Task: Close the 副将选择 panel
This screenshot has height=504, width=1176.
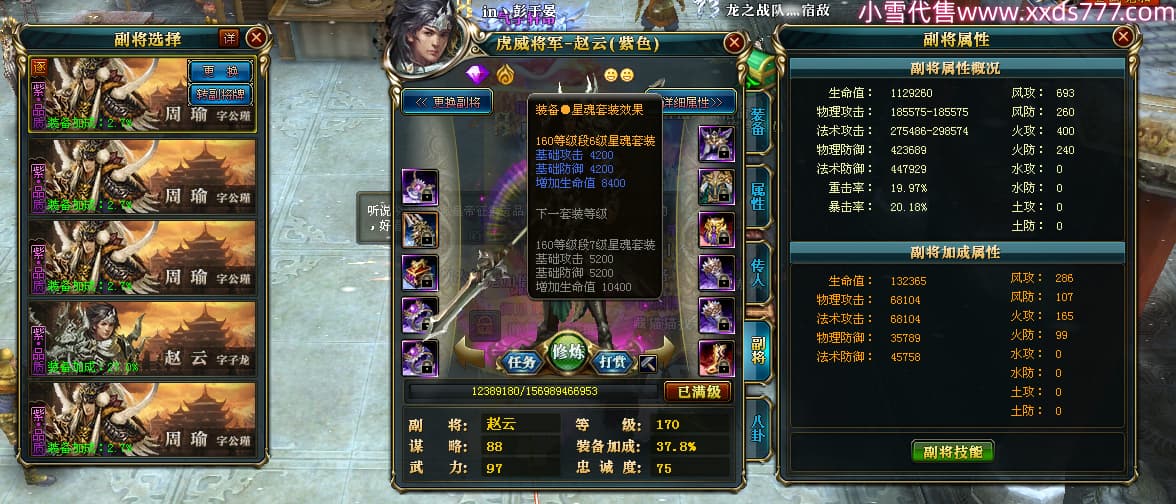Action: [x=256, y=38]
